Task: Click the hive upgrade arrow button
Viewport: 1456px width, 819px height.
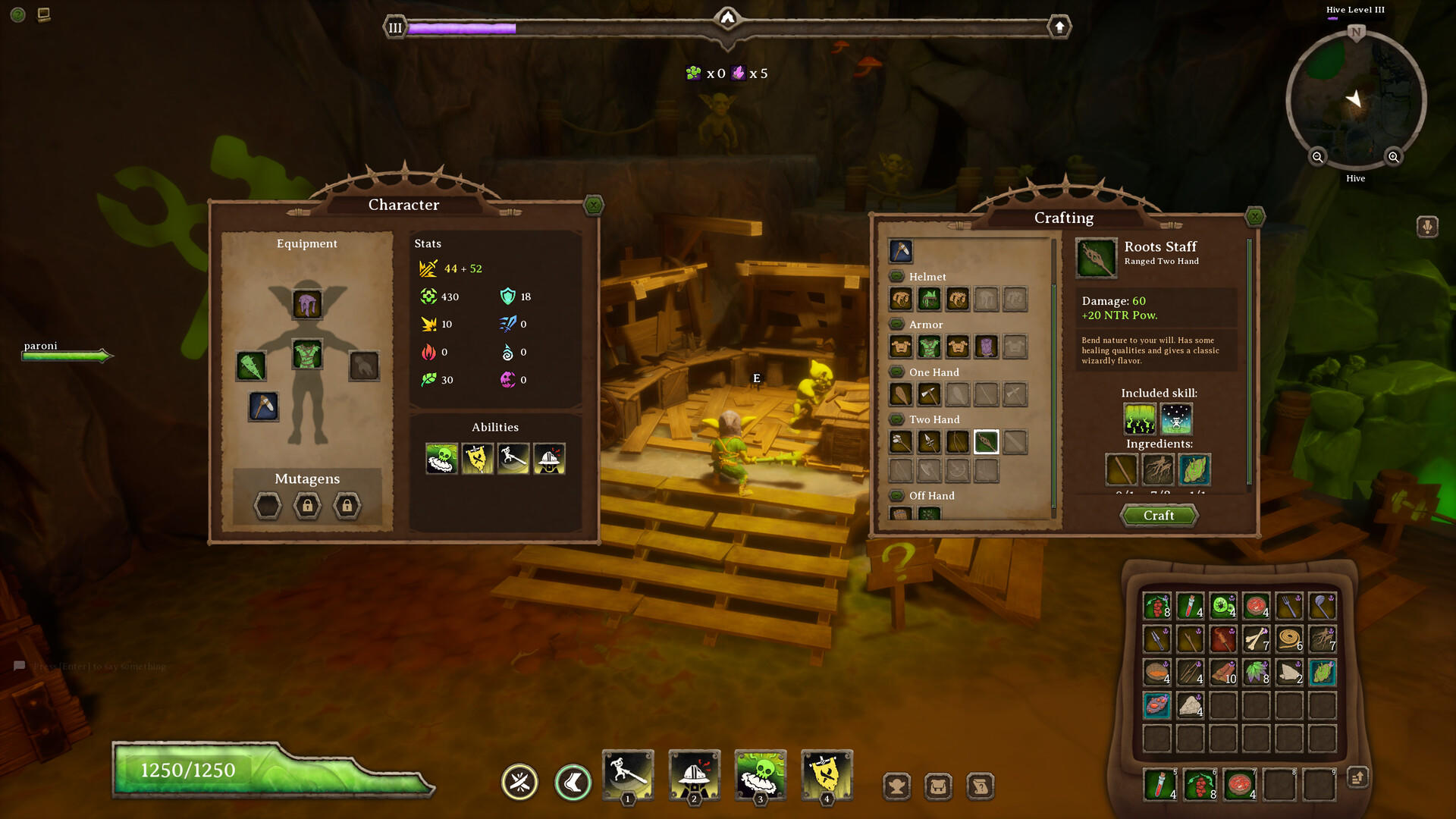Action: [x=1059, y=27]
